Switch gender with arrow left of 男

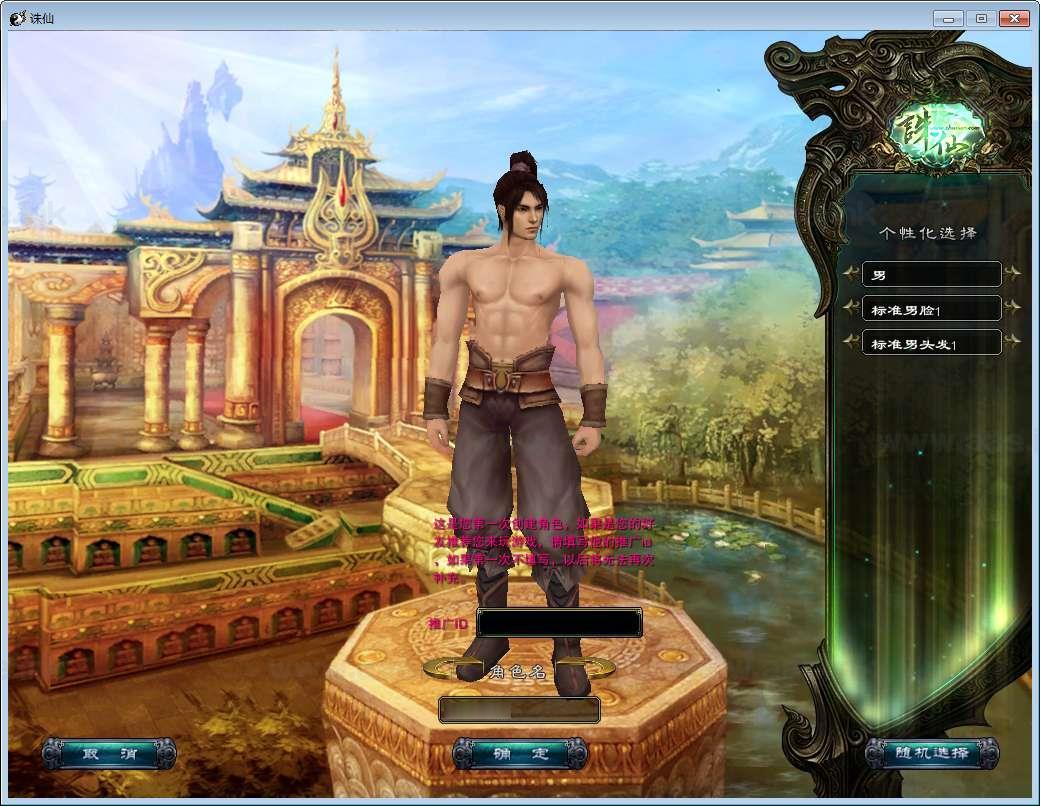851,273
